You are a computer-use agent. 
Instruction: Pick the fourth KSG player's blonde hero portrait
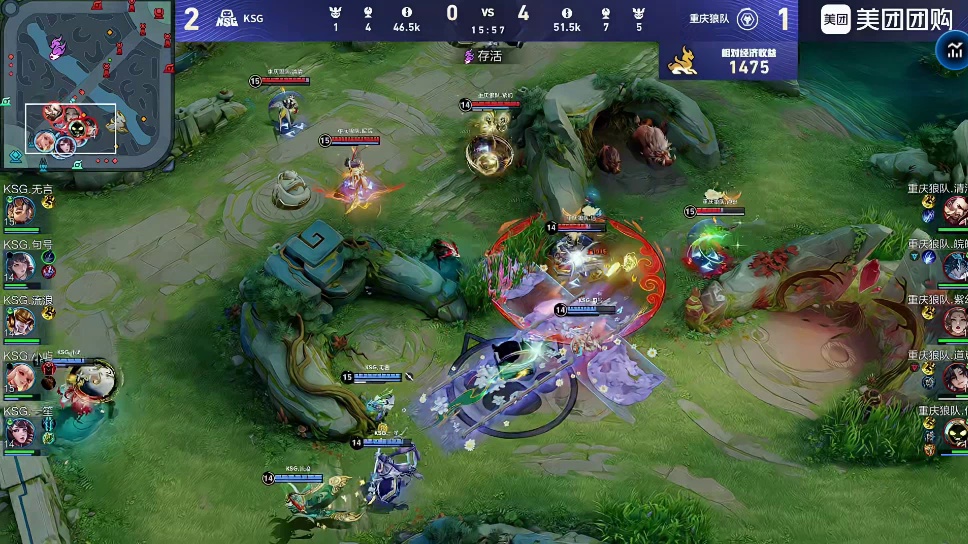pyautogui.click(x=21, y=377)
